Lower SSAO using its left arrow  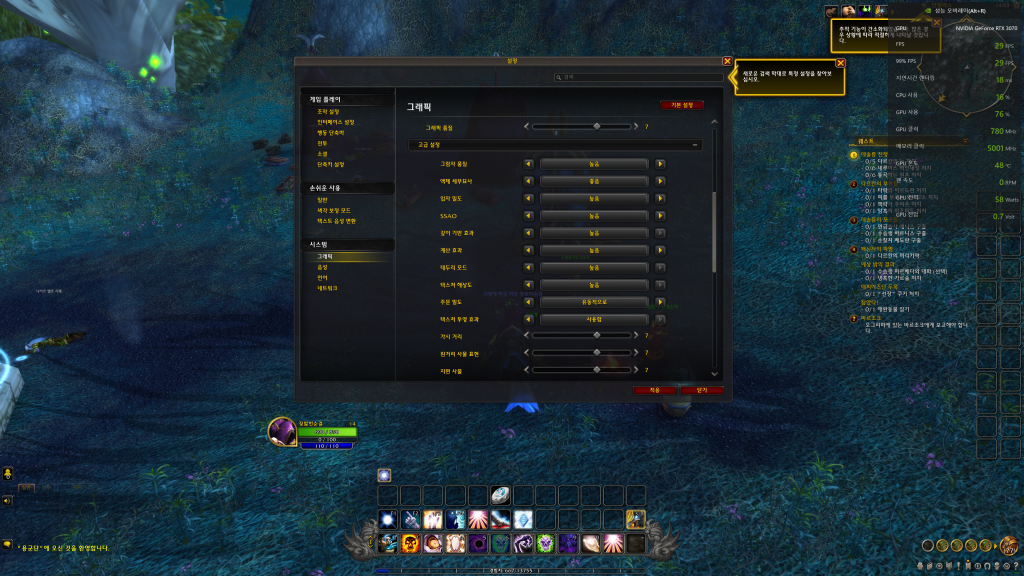529,215
